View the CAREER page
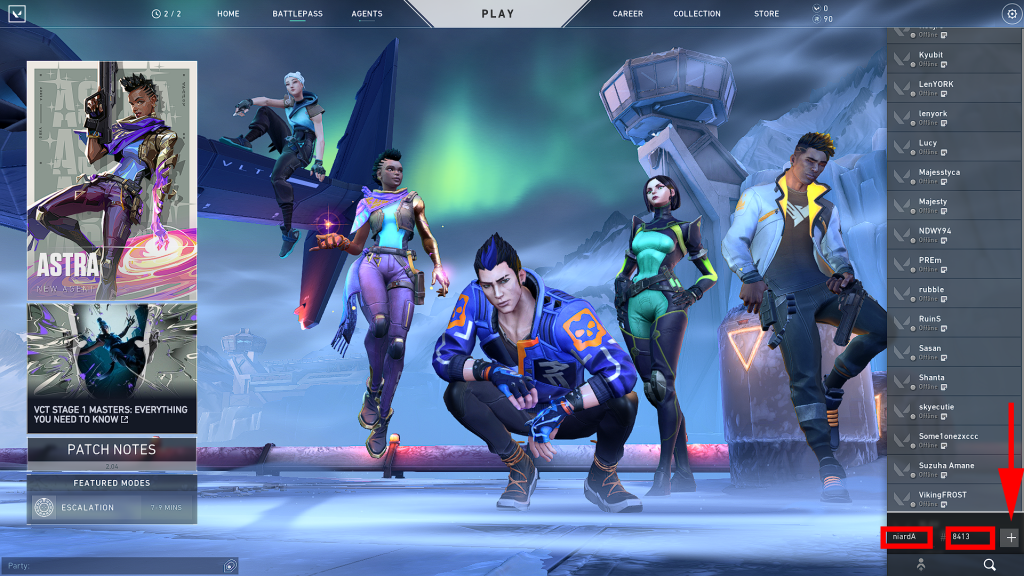Screen dimensions: 1024x576 pyautogui.click(x=628, y=14)
